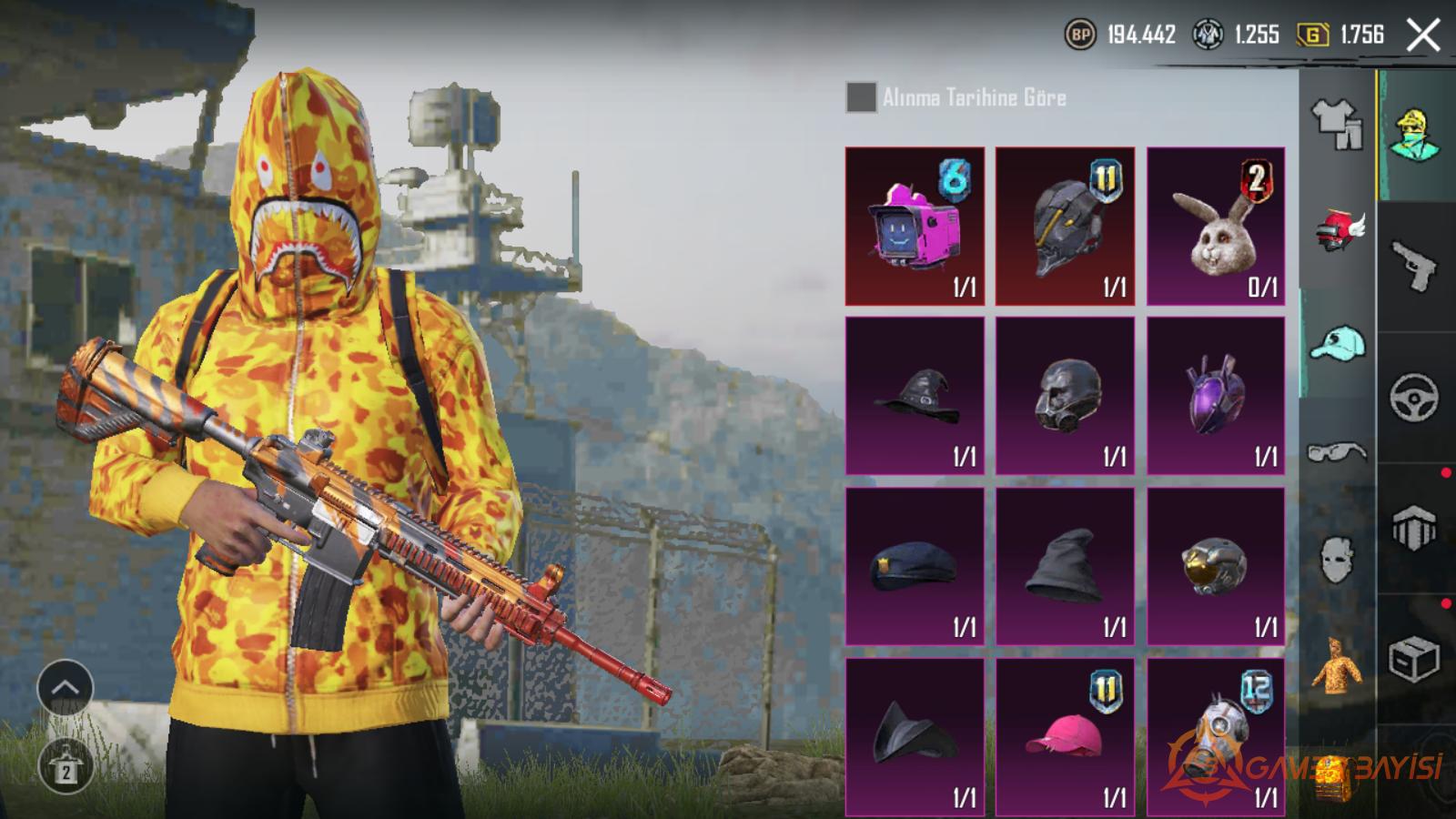Open the pistol weapons tab
This screenshot has height=819, width=1456.
point(1413,265)
